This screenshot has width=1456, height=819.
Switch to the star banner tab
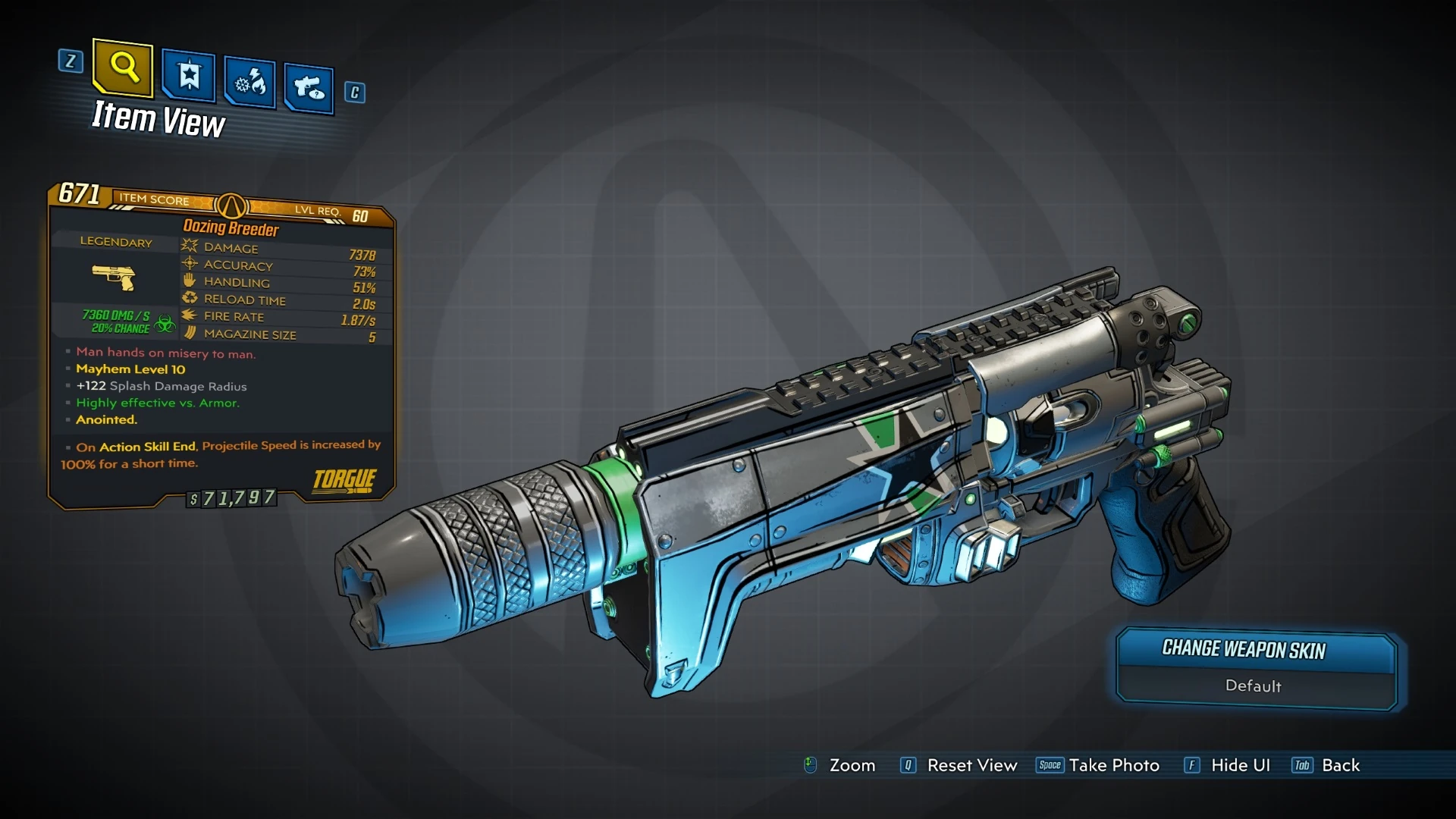point(189,76)
